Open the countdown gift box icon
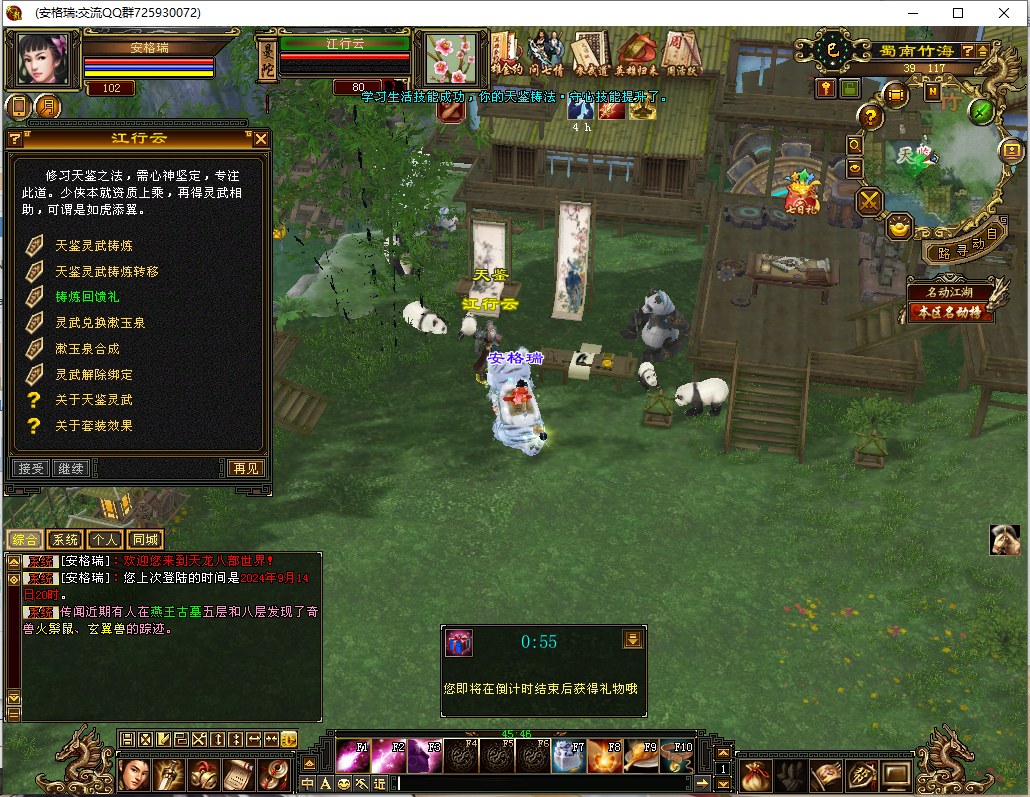The width and height of the screenshot is (1030, 797). (x=459, y=643)
